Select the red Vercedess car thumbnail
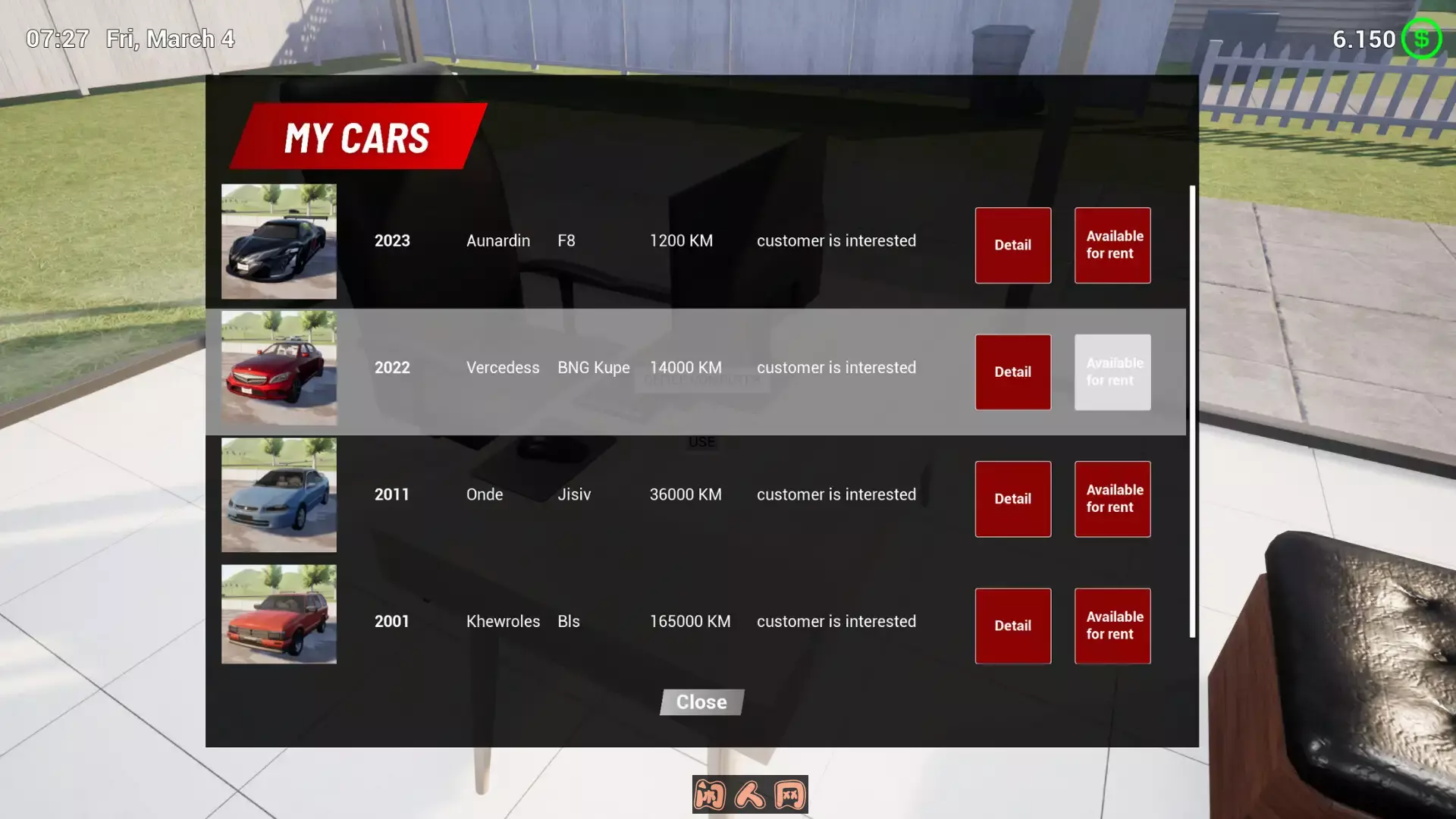The image size is (1456, 819). [x=279, y=368]
